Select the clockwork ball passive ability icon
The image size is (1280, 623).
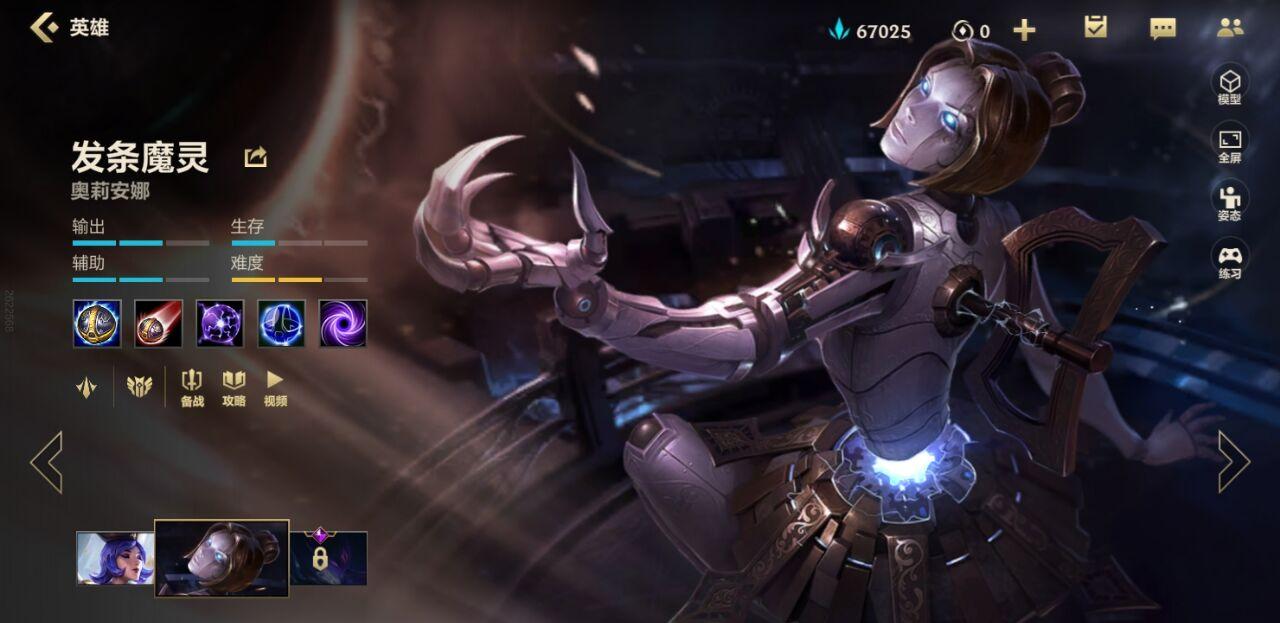coord(97,323)
